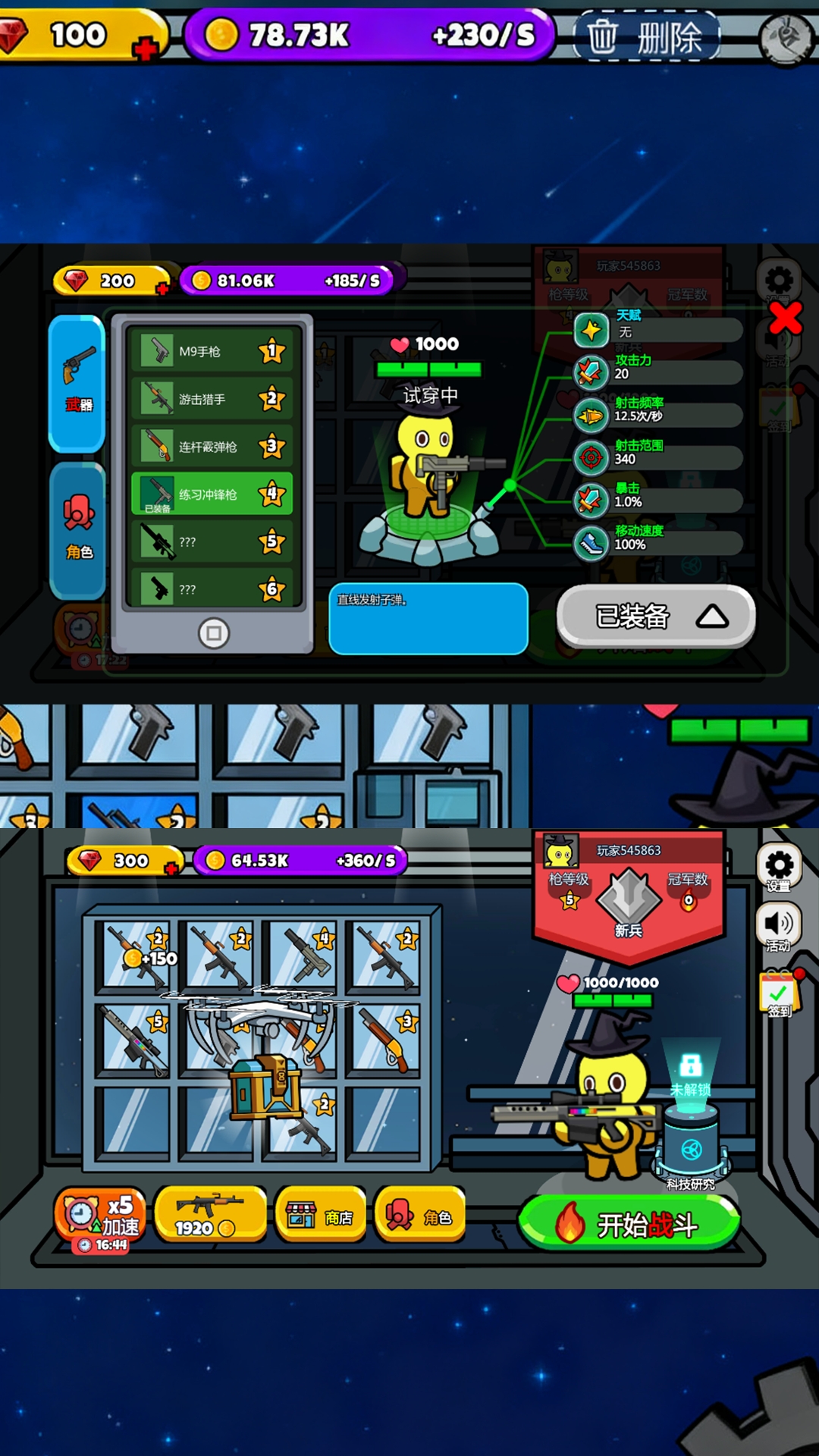
Task: Select the 游击猎手 weapon row
Action: [x=212, y=399]
